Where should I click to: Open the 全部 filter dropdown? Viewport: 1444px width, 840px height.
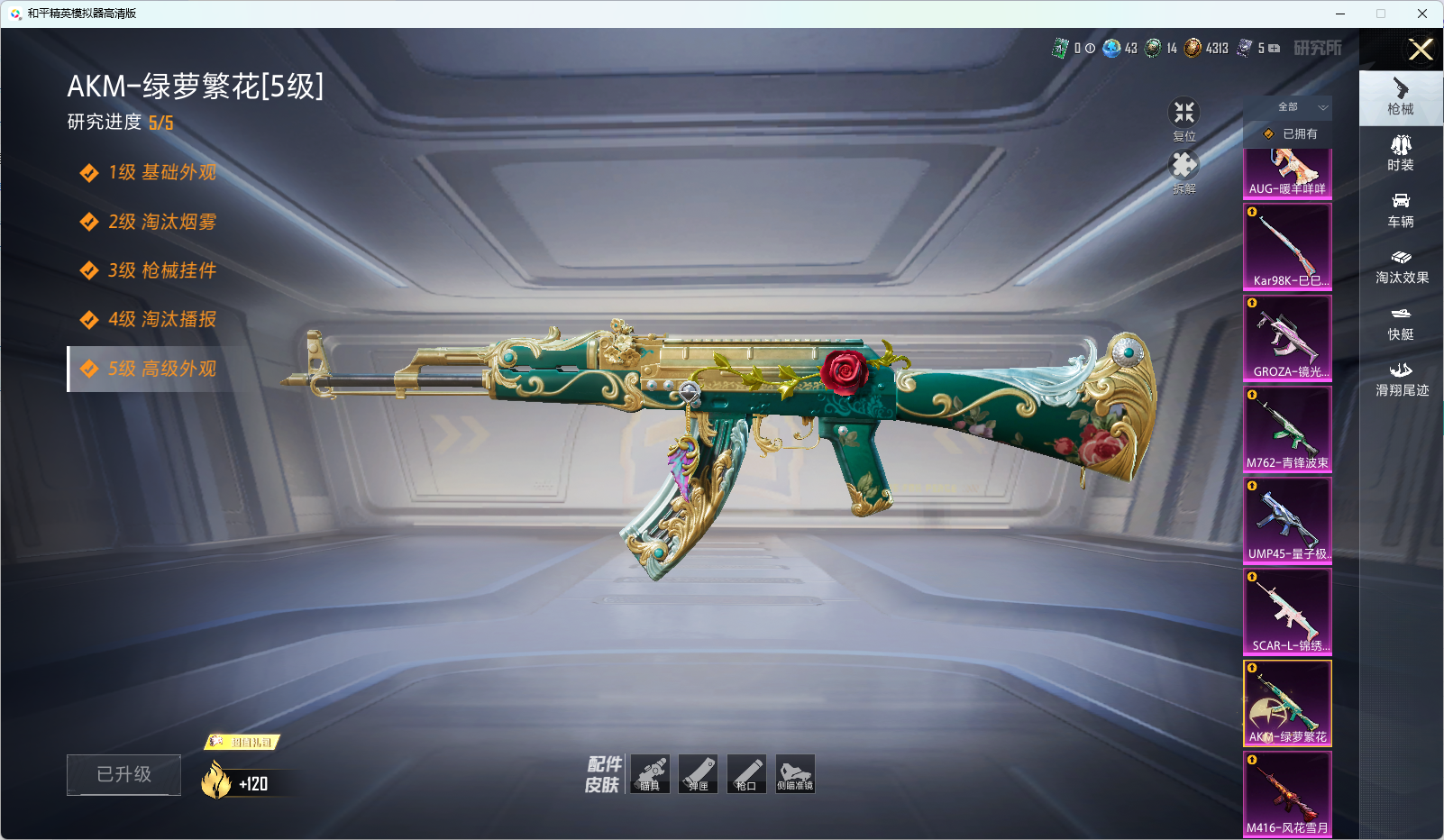1298,107
